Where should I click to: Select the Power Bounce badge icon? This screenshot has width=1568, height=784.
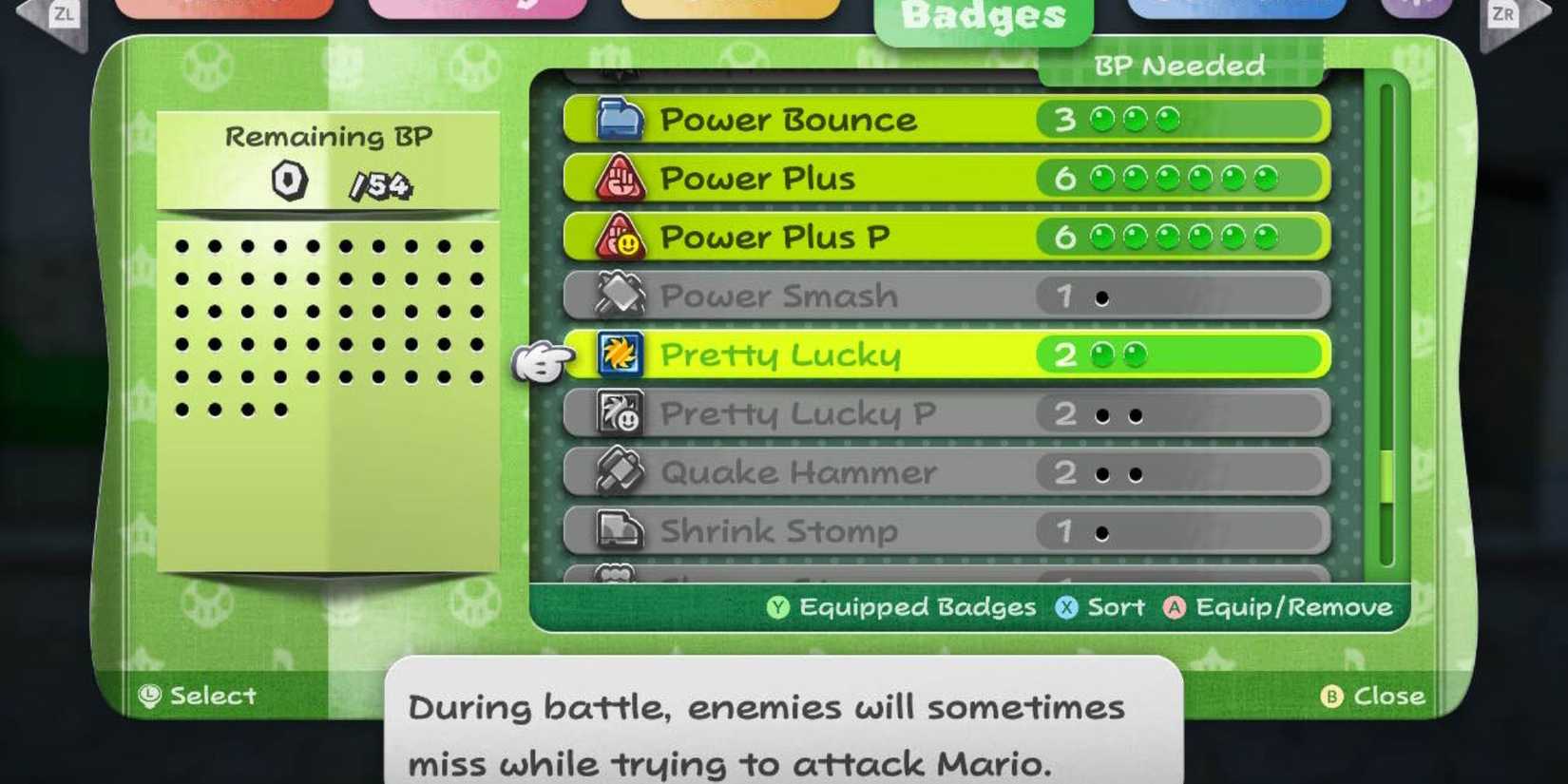pyautogui.click(x=619, y=120)
